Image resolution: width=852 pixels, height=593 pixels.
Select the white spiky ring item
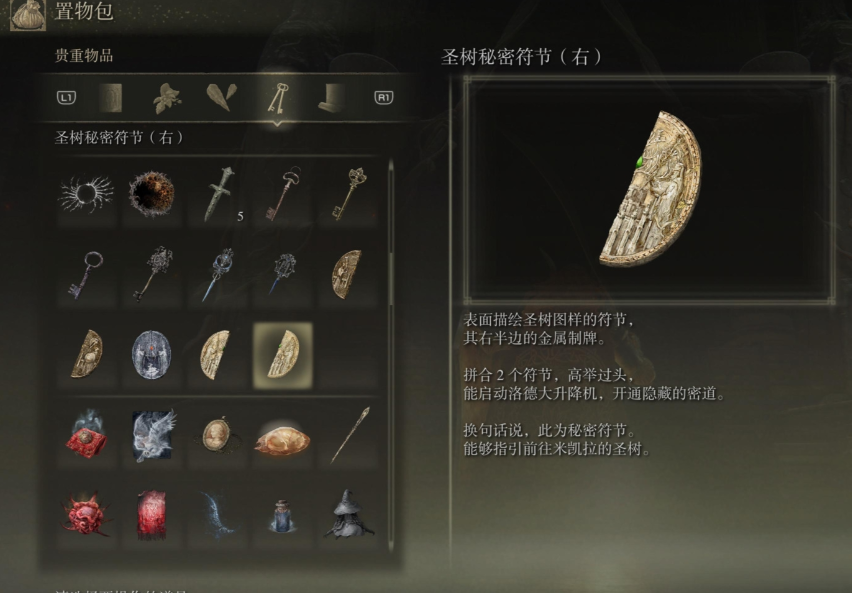(85, 192)
